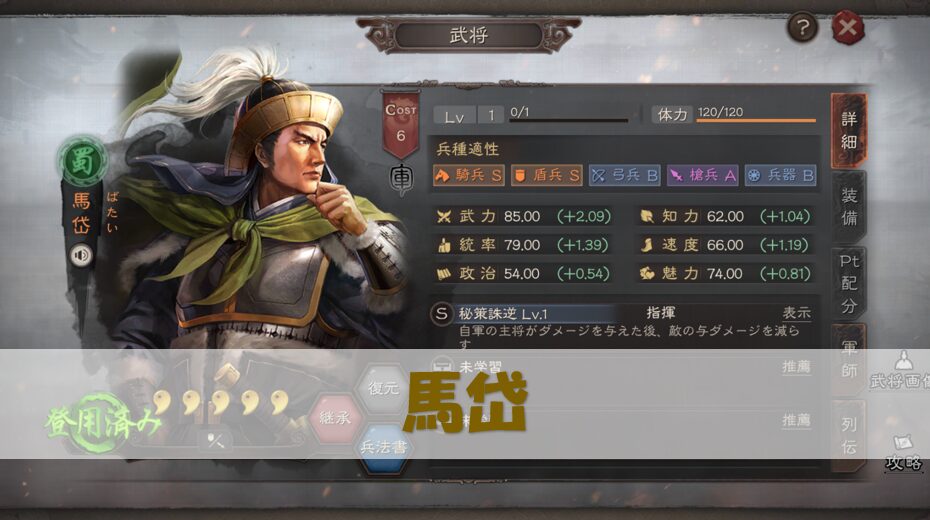Select the 兵器 B troop aptitude
Screen dimensions: 930x520
[780, 176]
